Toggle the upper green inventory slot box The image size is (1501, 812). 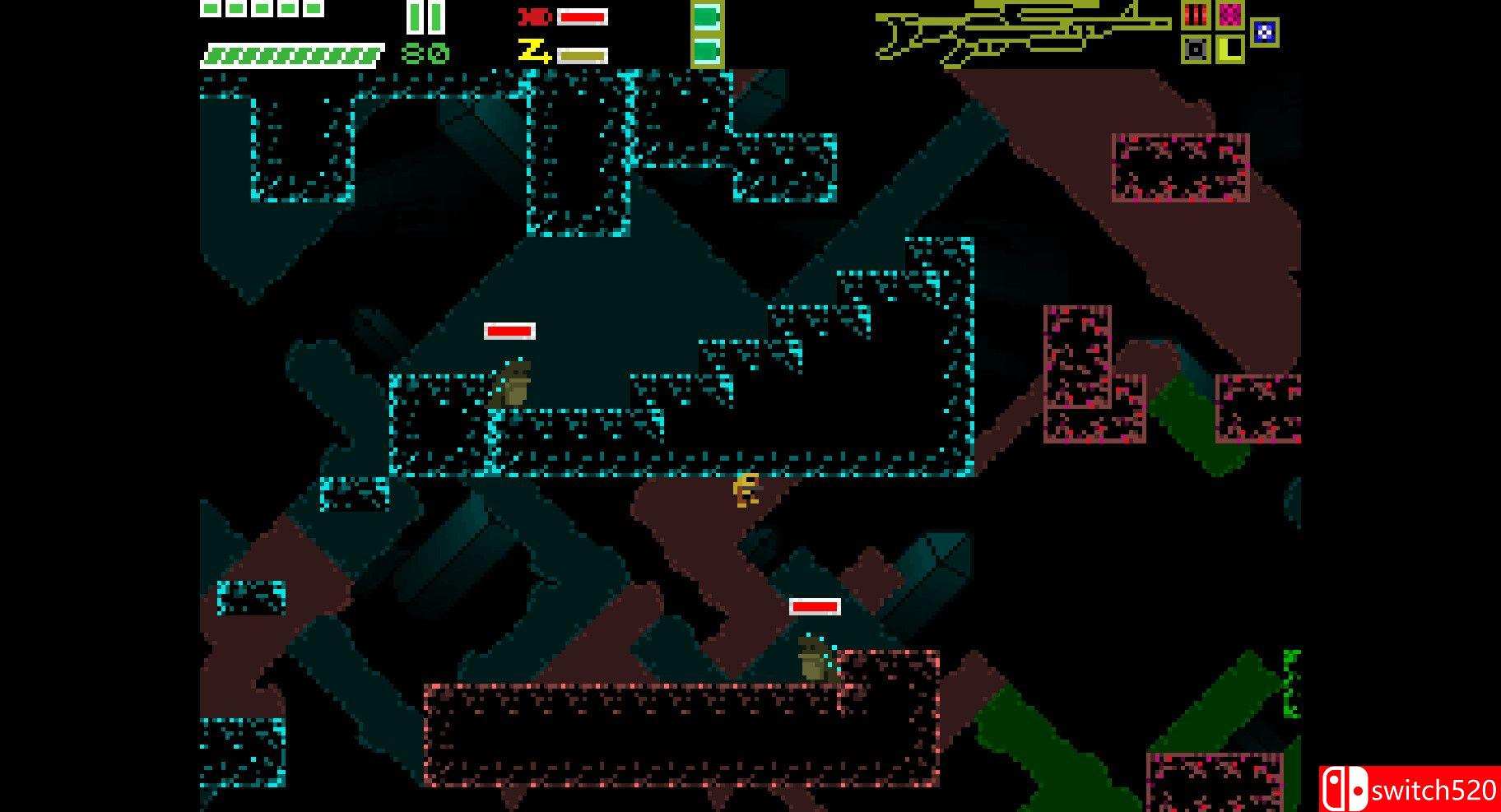coord(708,18)
